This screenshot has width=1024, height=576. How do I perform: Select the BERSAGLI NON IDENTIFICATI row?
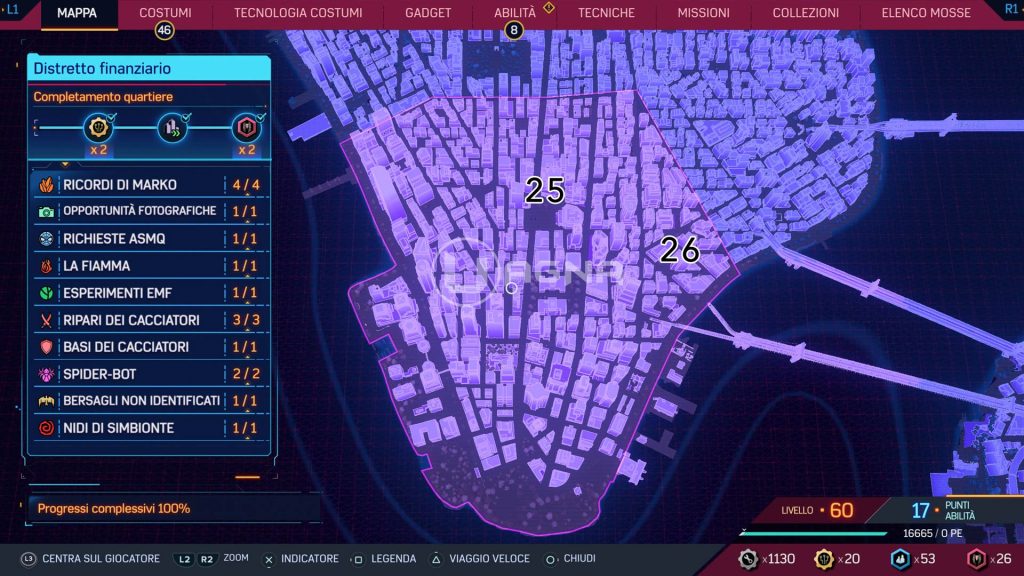pyautogui.click(x=148, y=401)
